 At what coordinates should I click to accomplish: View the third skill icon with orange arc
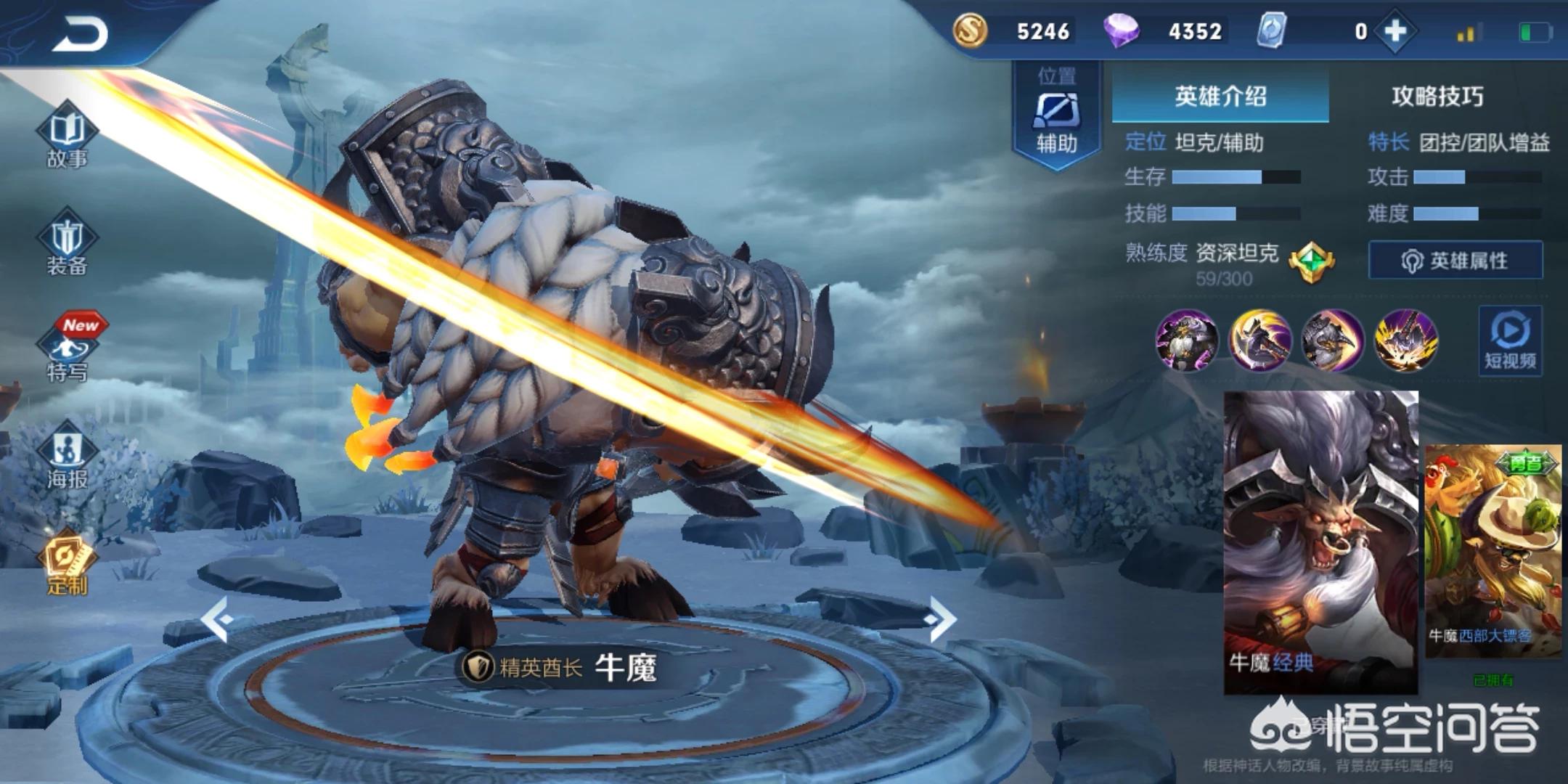click(x=1332, y=340)
